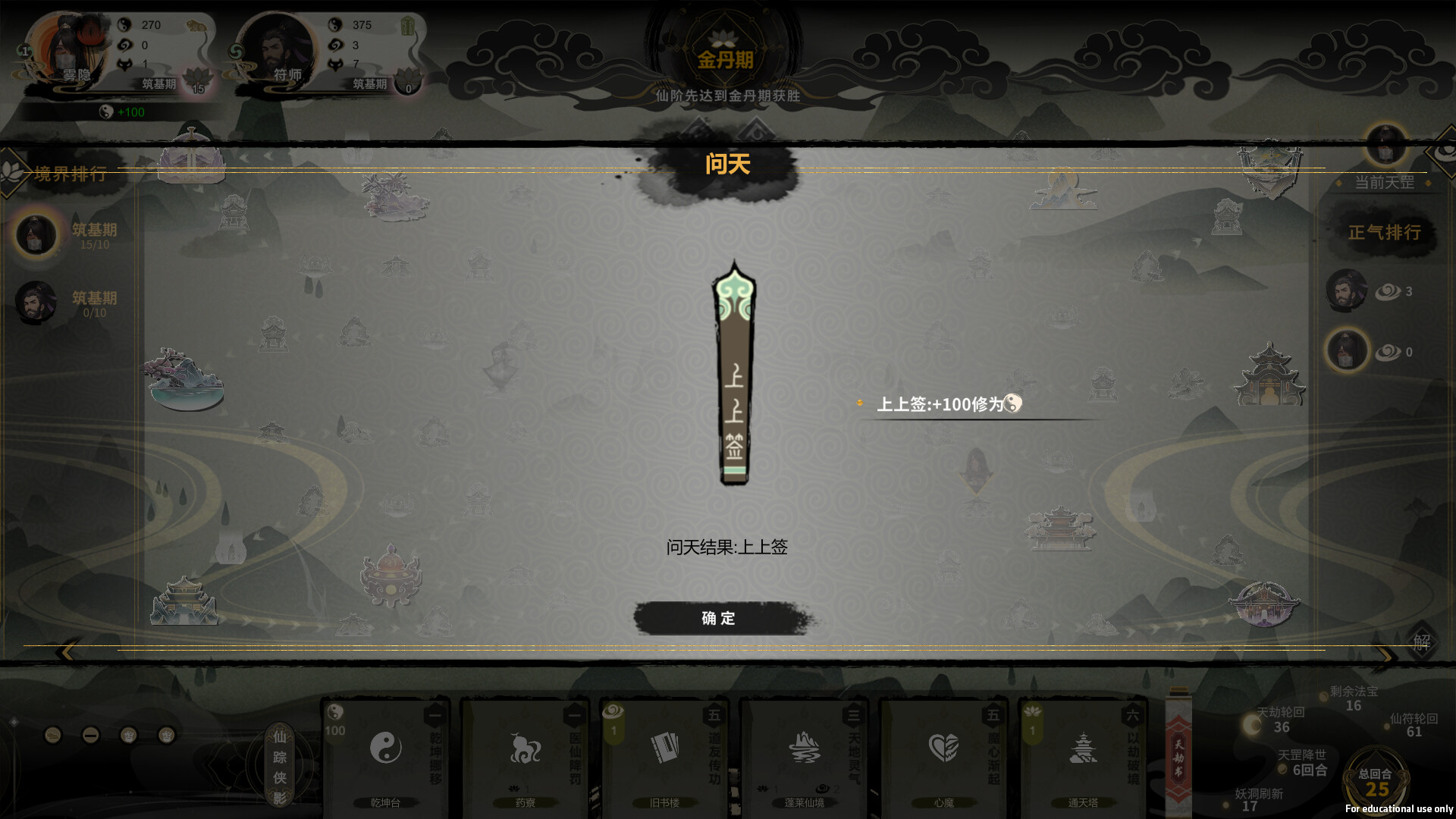Screen dimensions: 1456x819
Task: Click the medicine snake icon on the 药寮 card
Action: pyautogui.click(x=525, y=747)
